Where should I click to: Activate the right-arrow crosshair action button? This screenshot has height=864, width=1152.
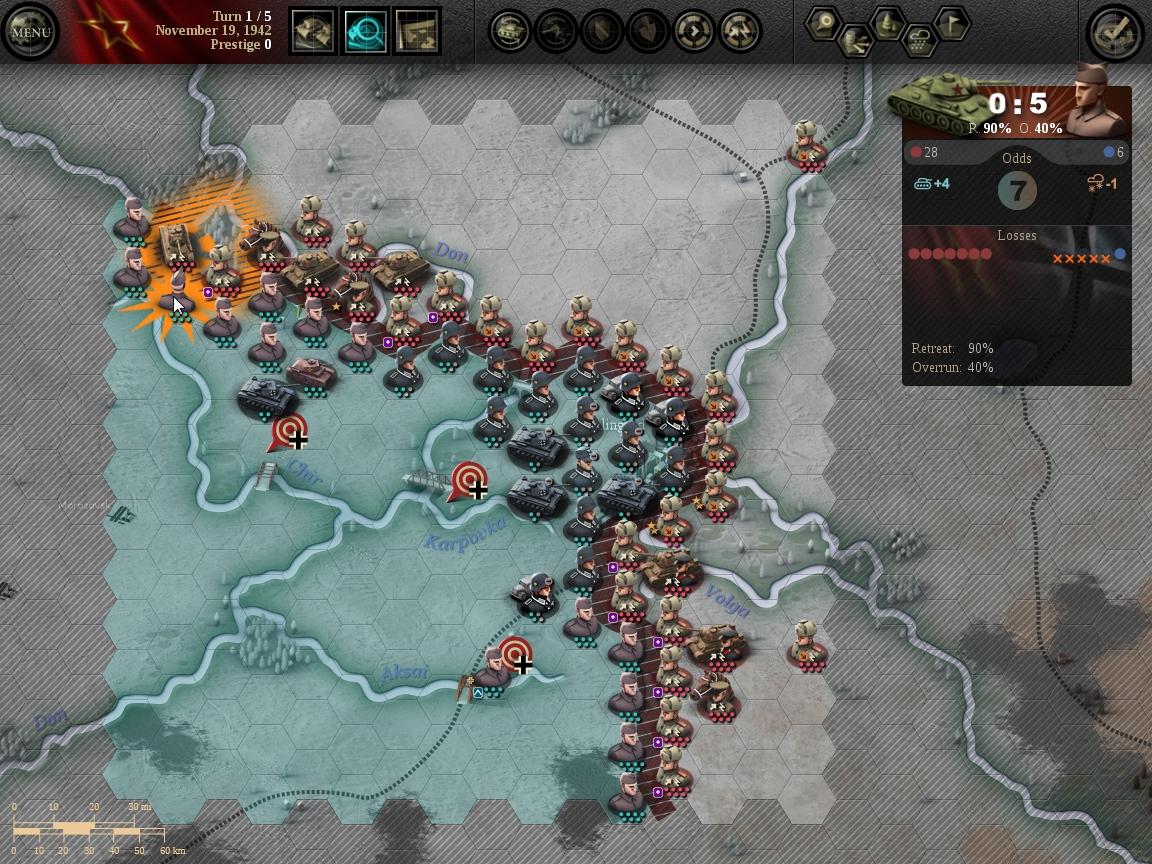click(x=694, y=32)
